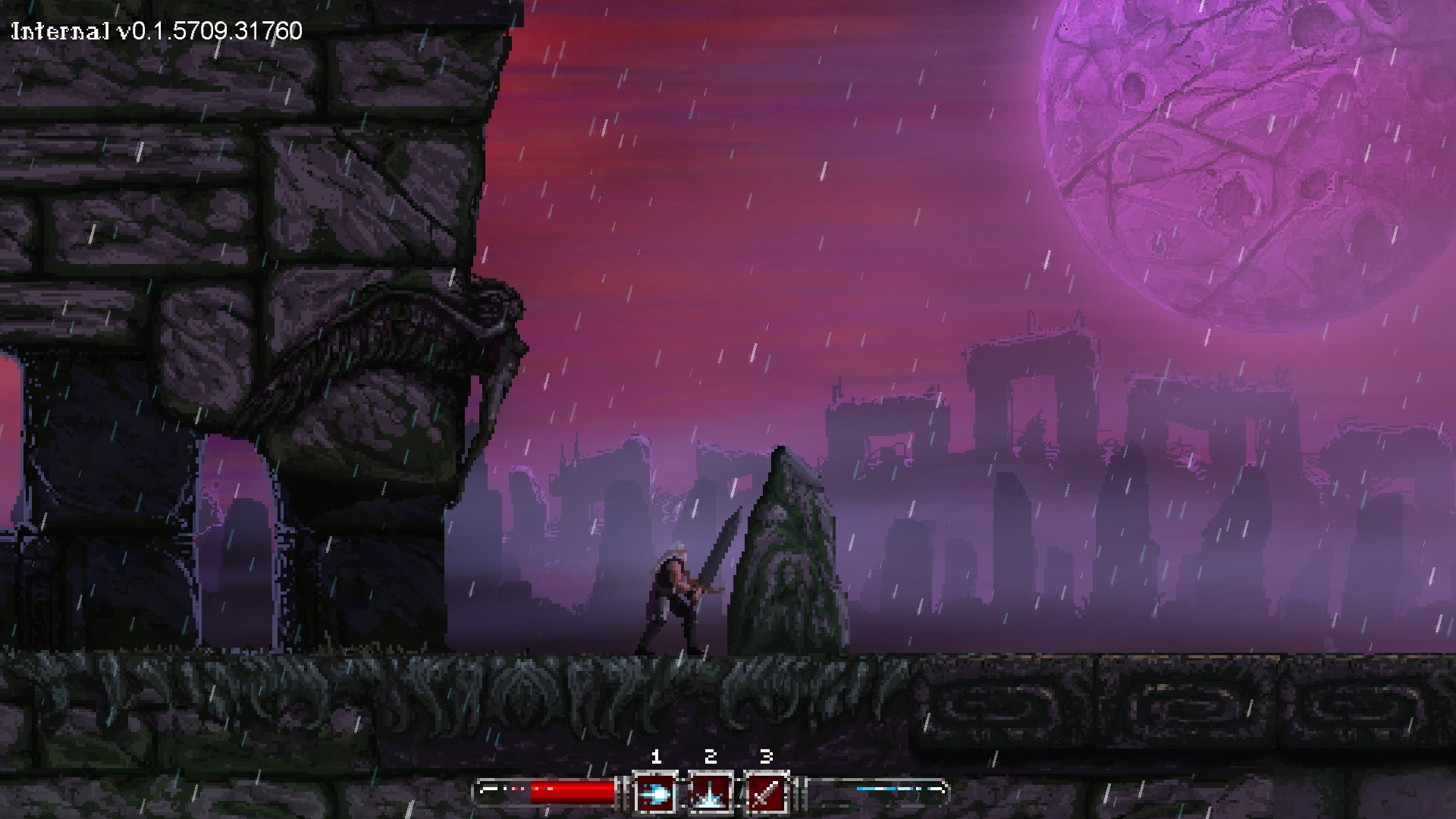Select the ice nova ability in slot 2
Viewport: 1456px width, 819px height.
click(711, 793)
